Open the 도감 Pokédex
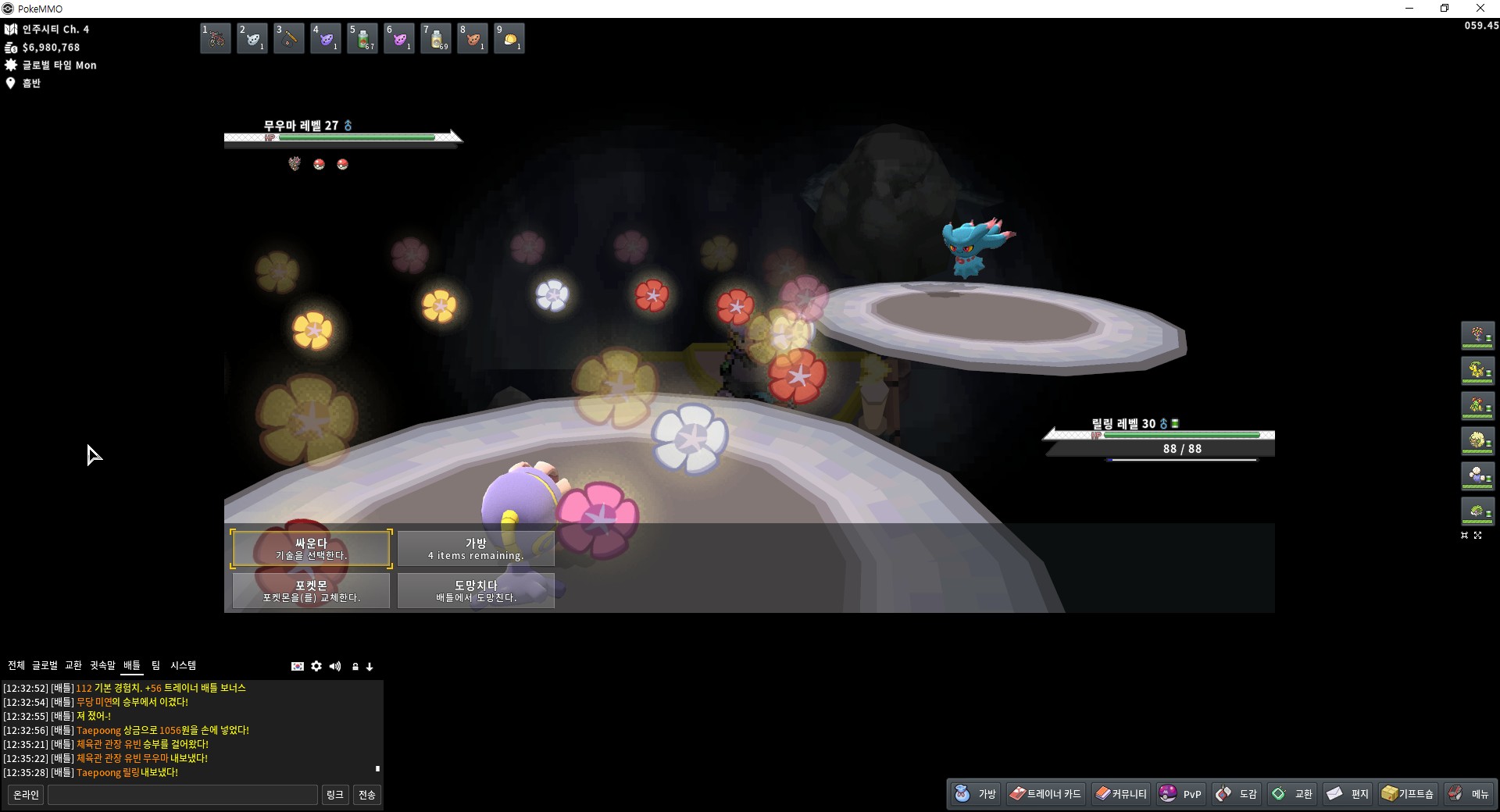Viewport: 1500px width, 812px height. tap(1237, 794)
